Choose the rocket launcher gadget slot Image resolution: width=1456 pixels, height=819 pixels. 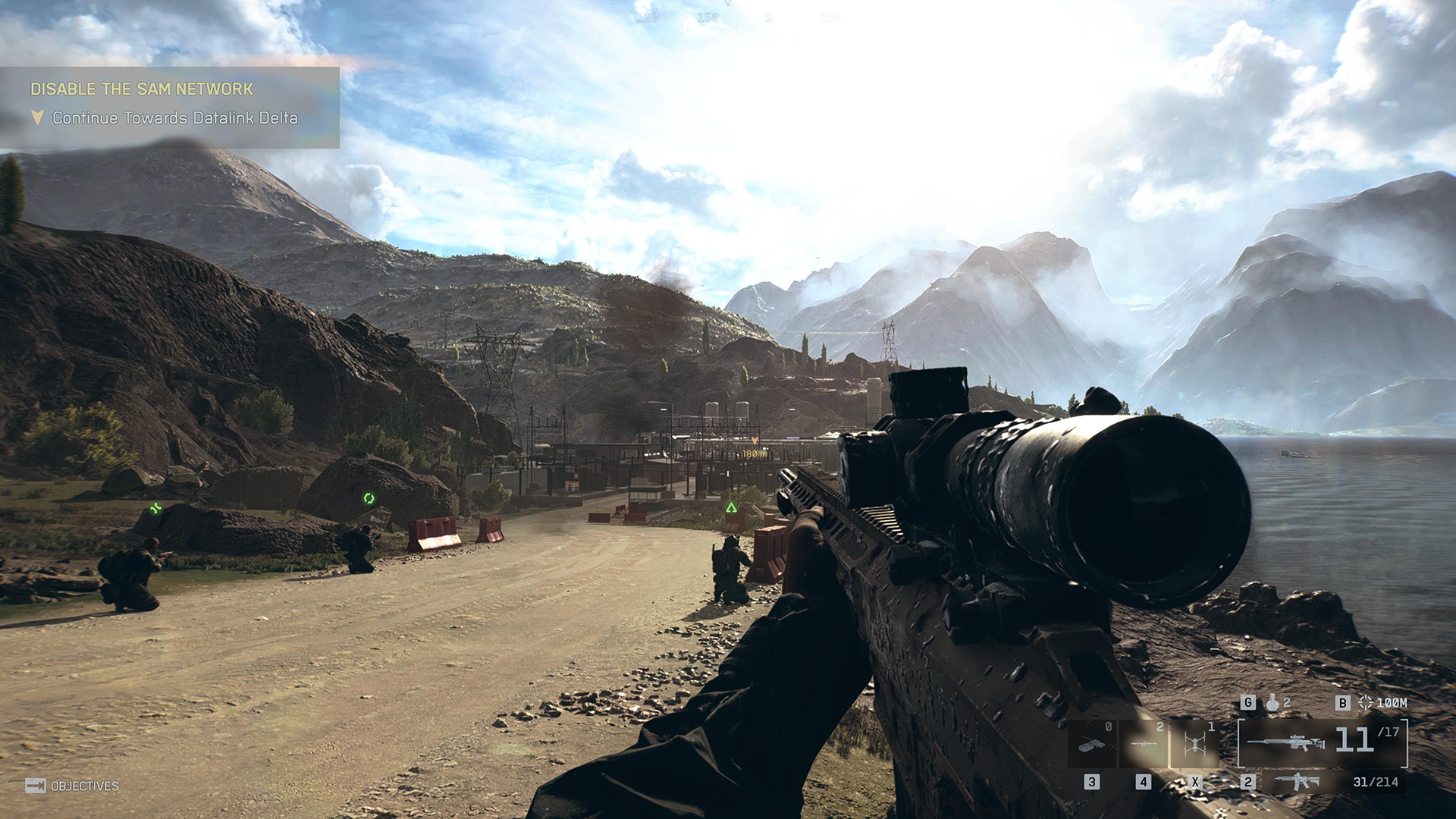1144,743
